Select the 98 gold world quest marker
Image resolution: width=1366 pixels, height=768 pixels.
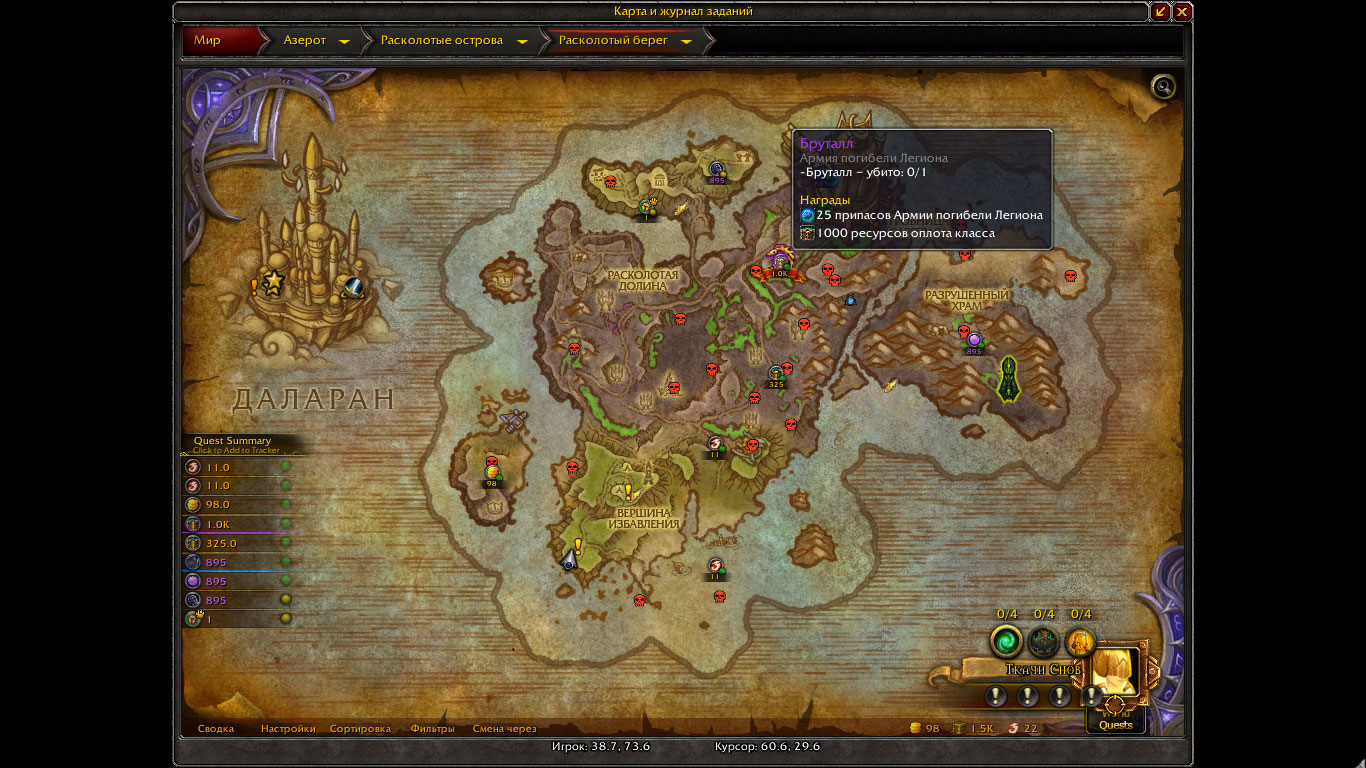point(491,474)
